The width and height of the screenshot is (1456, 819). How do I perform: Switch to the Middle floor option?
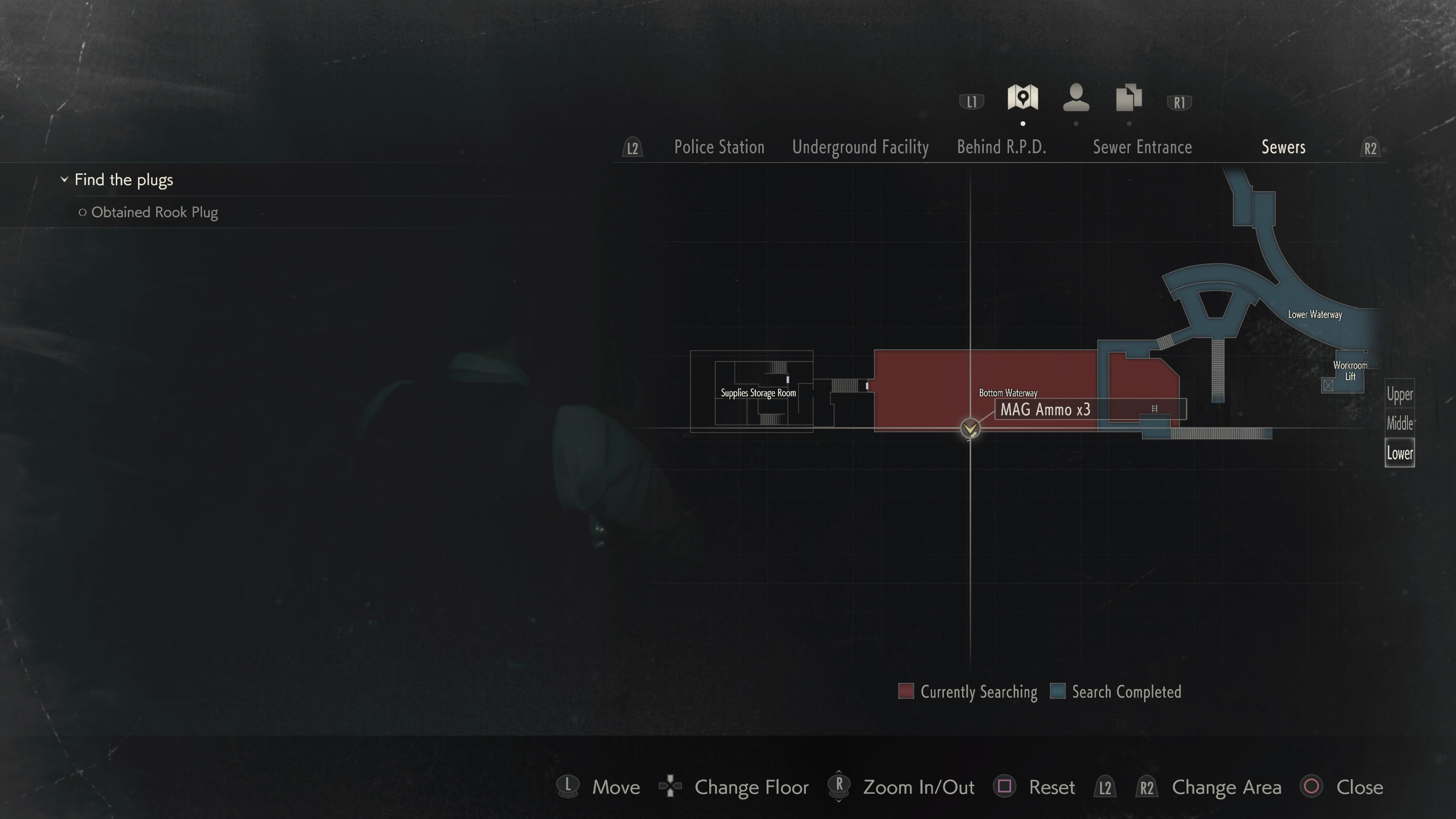coord(1400,424)
